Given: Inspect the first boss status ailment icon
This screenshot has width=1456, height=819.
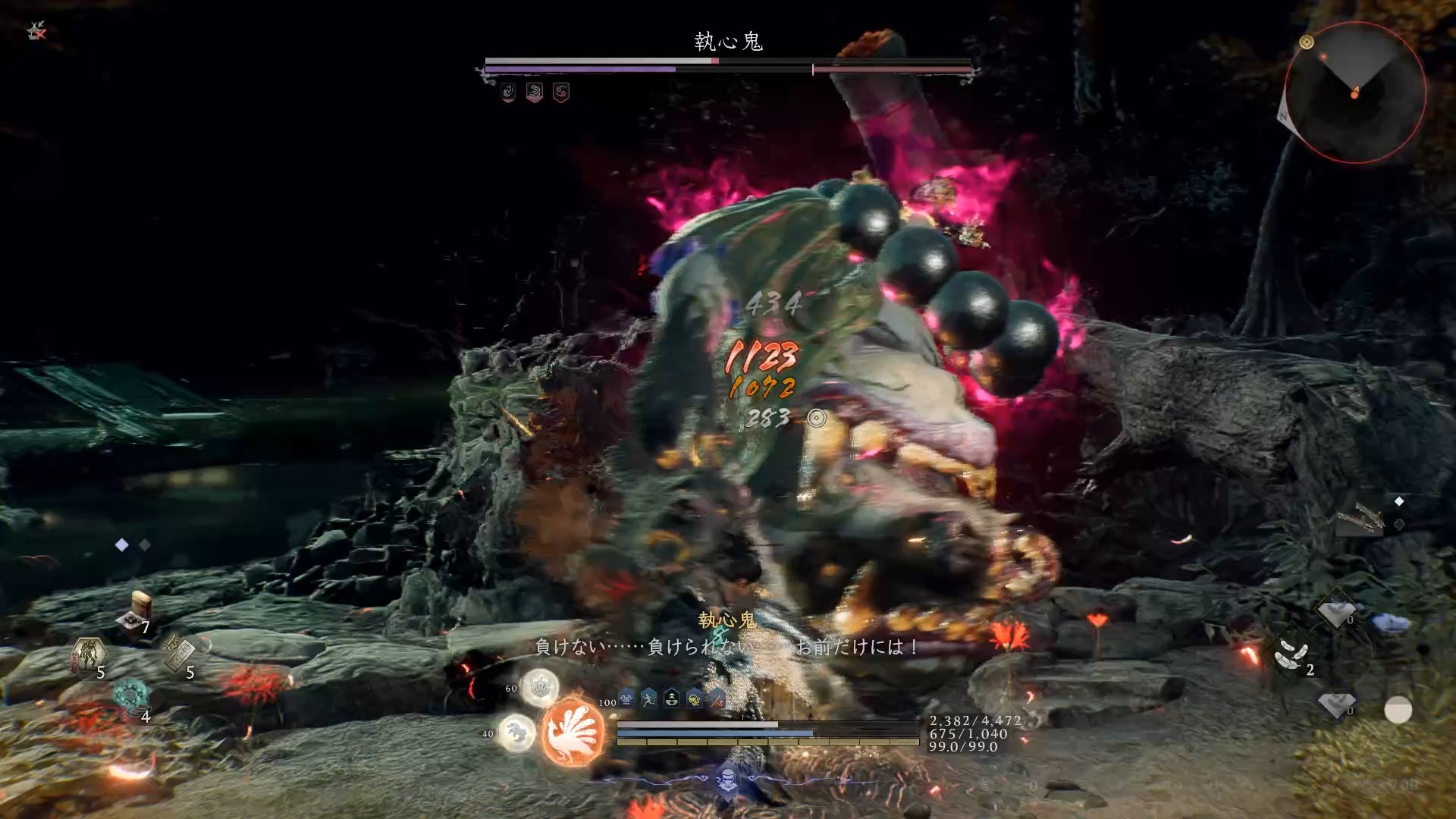Looking at the screenshot, I should click(509, 93).
